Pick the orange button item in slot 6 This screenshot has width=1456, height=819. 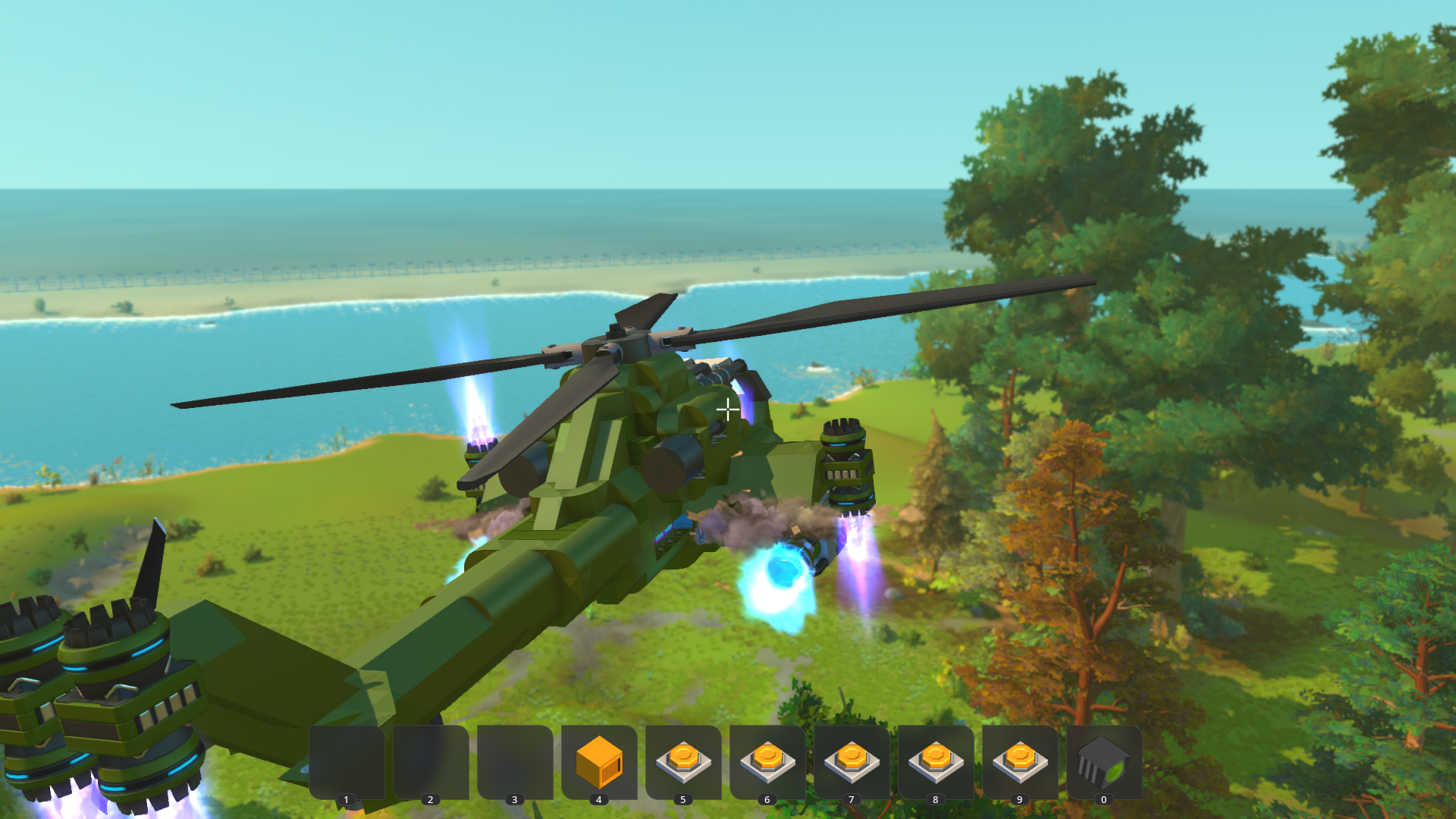[x=767, y=761]
